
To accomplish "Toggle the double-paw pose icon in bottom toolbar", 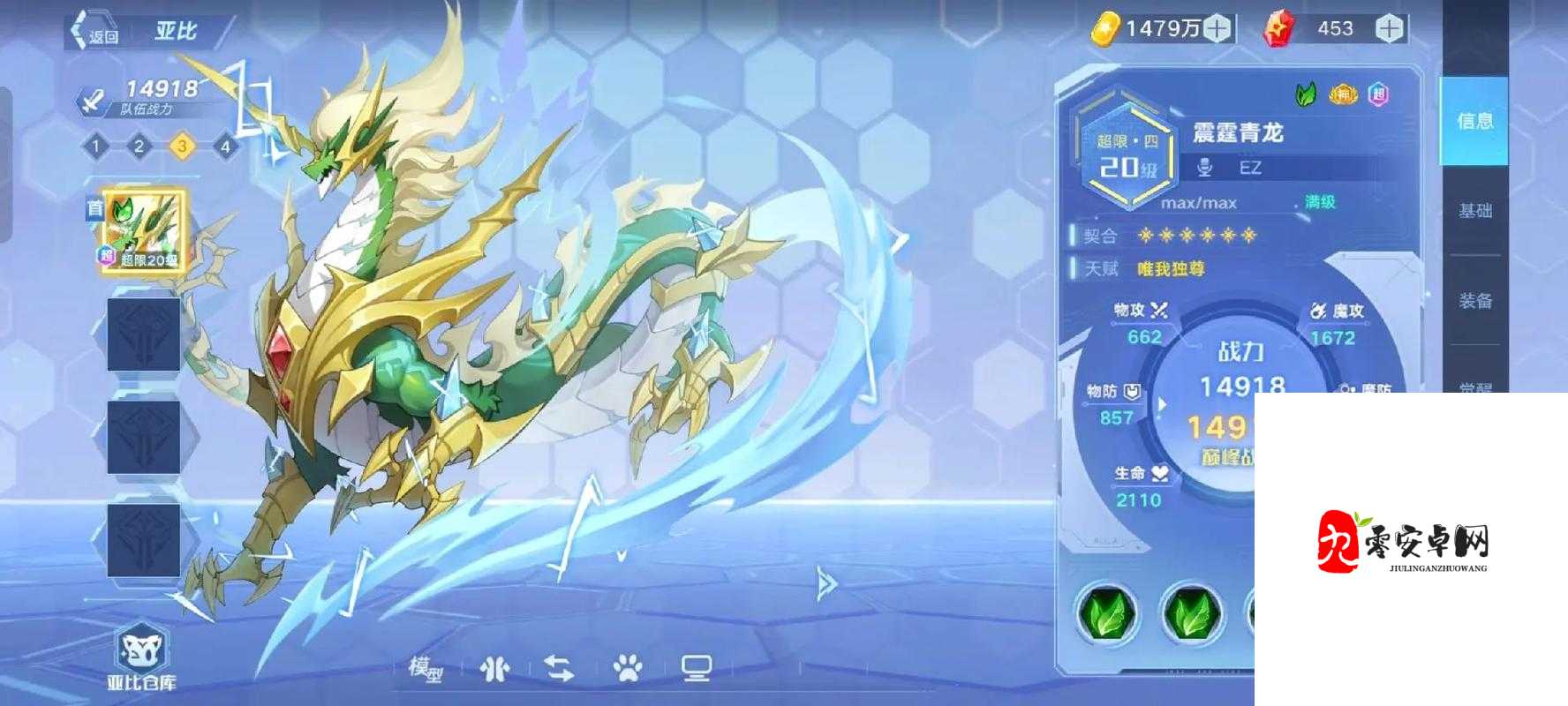I will 493,667.
